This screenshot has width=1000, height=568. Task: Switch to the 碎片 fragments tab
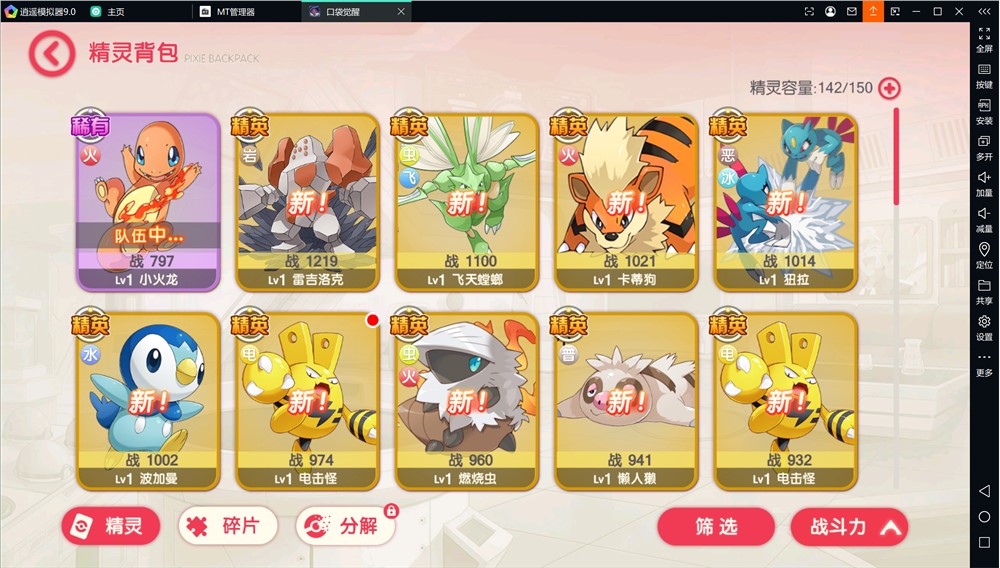pos(227,526)
